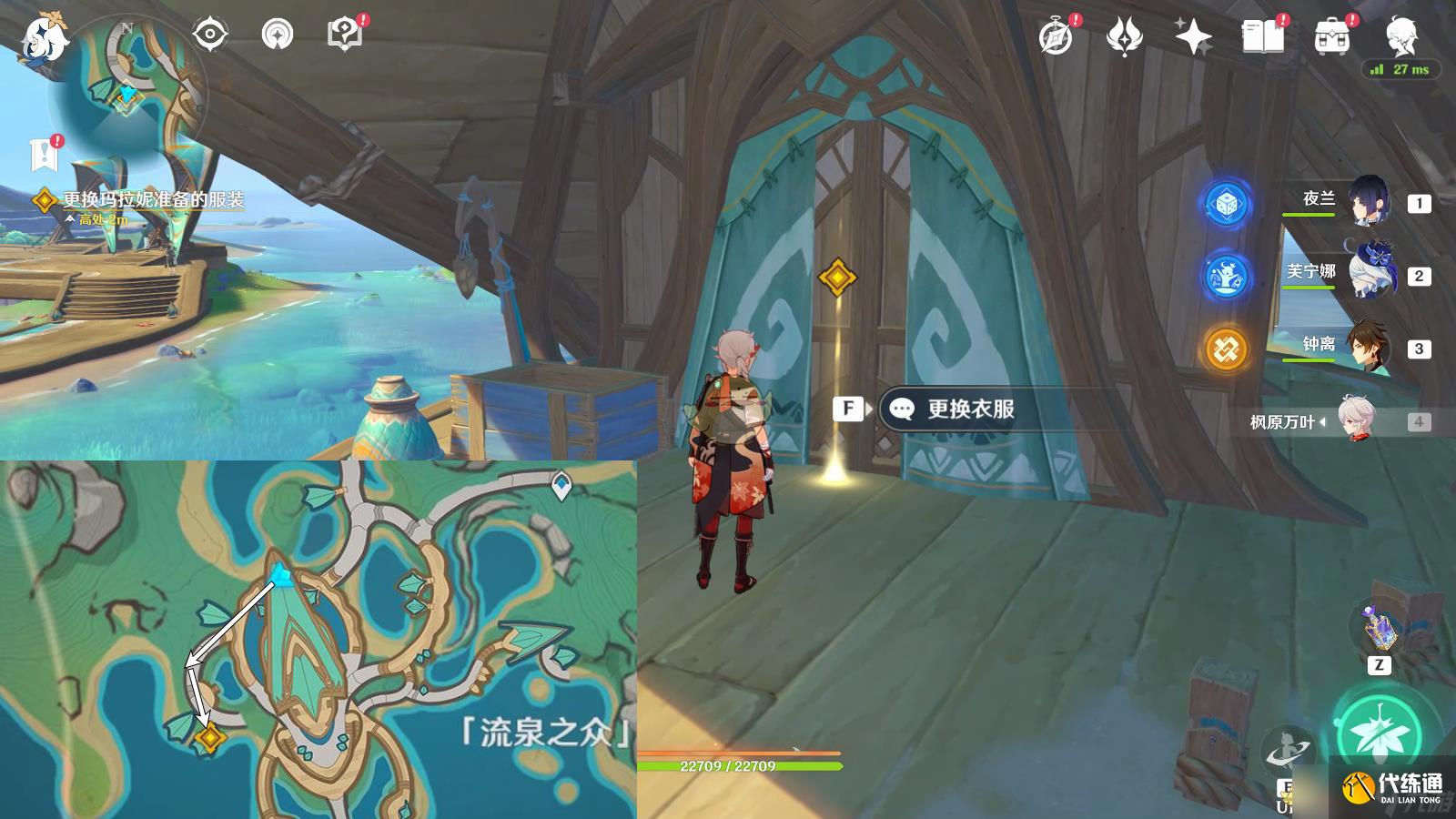The height and width of the screenshot is (819, 1456).
Task: Click the locator icon beside the minimap
Action: pos(209,33)
